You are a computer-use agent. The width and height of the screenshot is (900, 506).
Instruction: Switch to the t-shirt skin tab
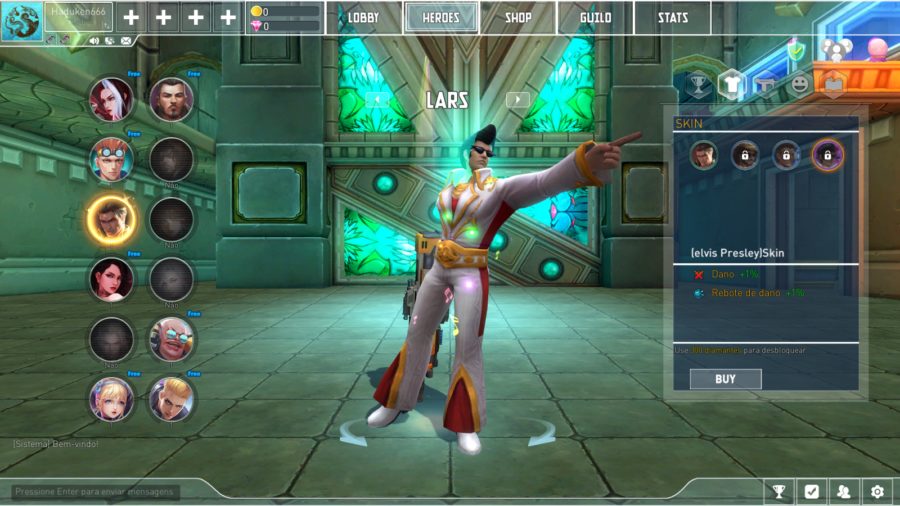coord(731,85)
